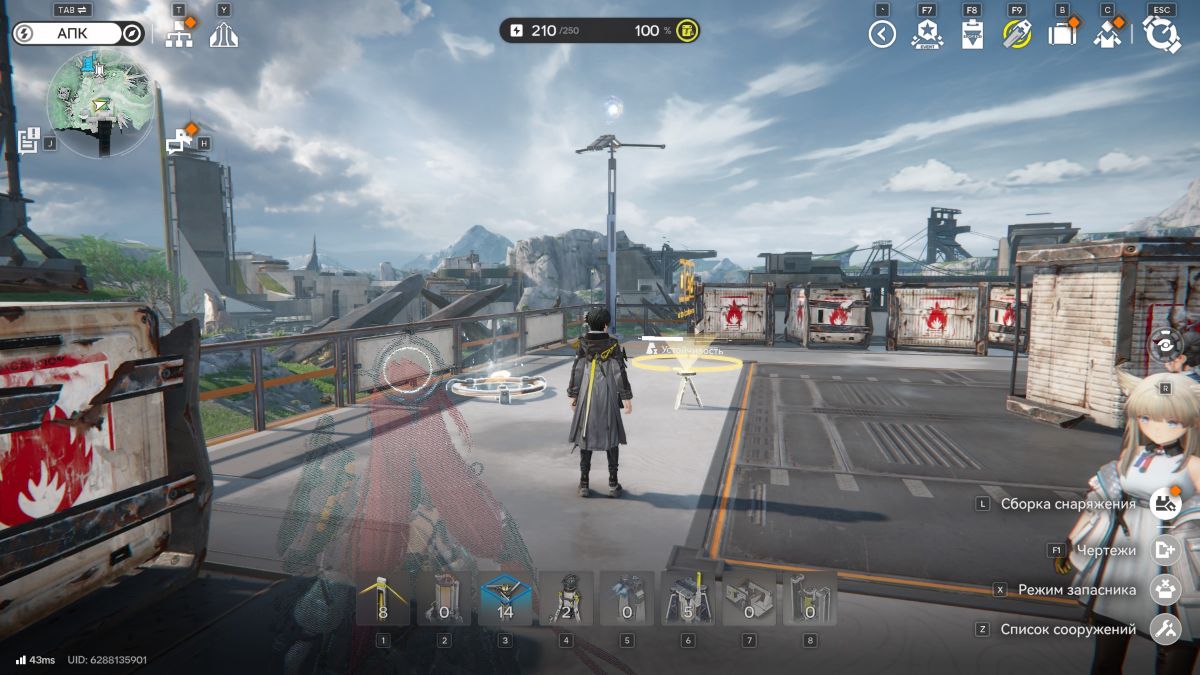Open the document icon with exclamation mark

point(28,140)
